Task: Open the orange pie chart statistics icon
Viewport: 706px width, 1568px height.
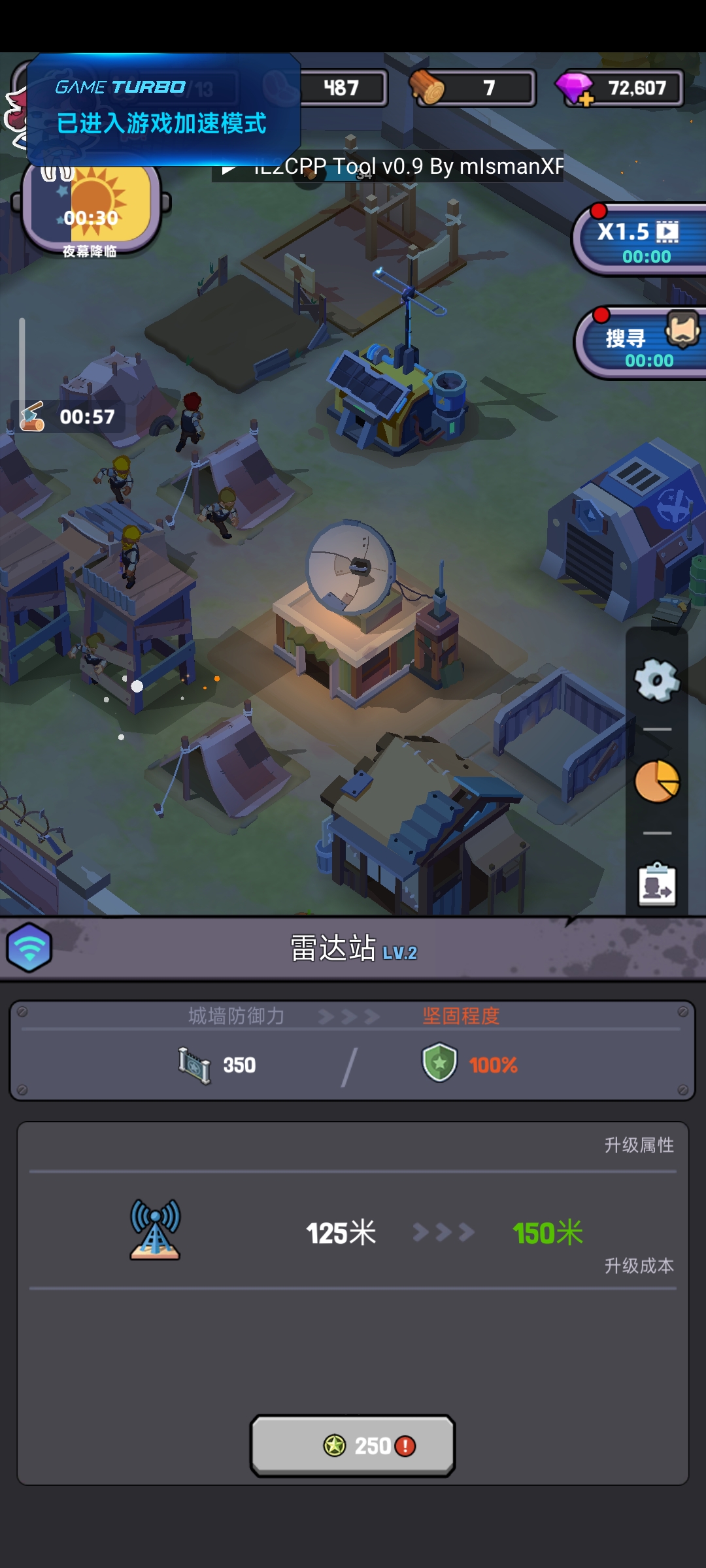Action: click(x=657, y=781)
